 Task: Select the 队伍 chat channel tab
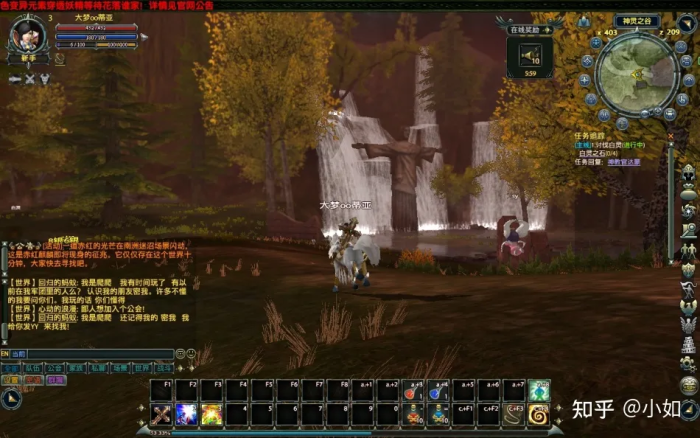33,368
